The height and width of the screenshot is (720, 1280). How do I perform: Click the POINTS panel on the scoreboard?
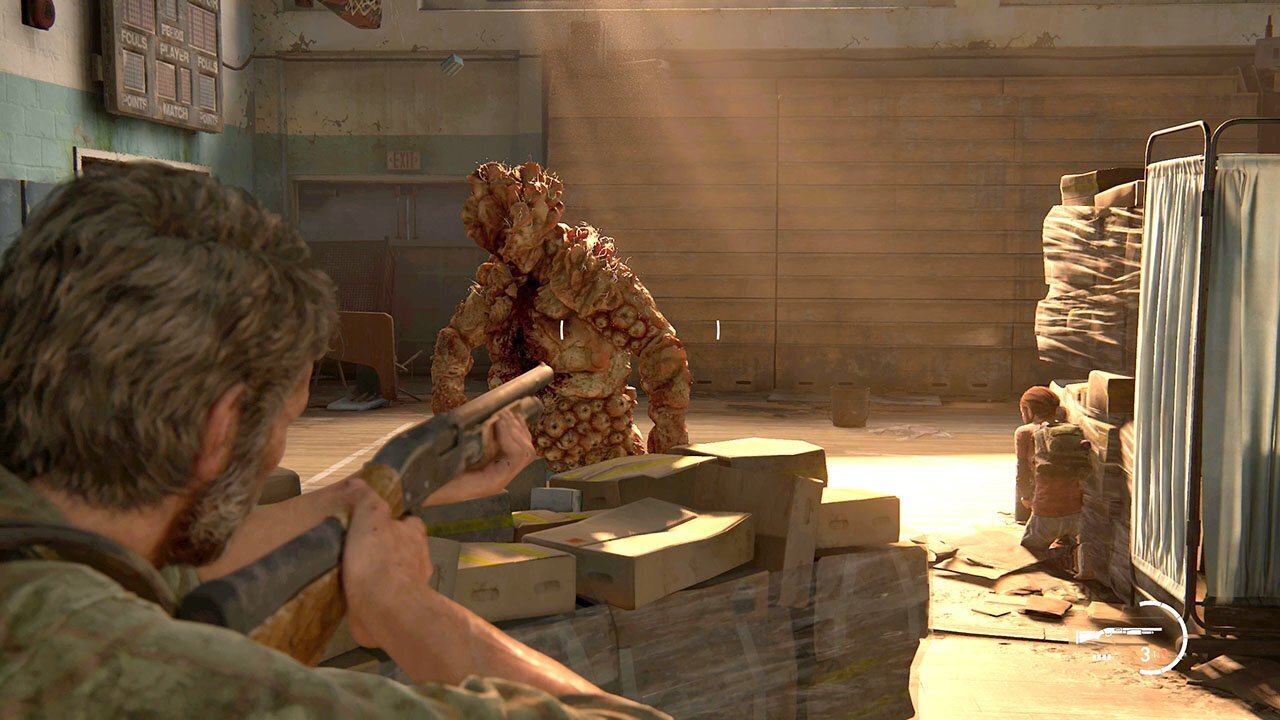[x=135, y=103]
